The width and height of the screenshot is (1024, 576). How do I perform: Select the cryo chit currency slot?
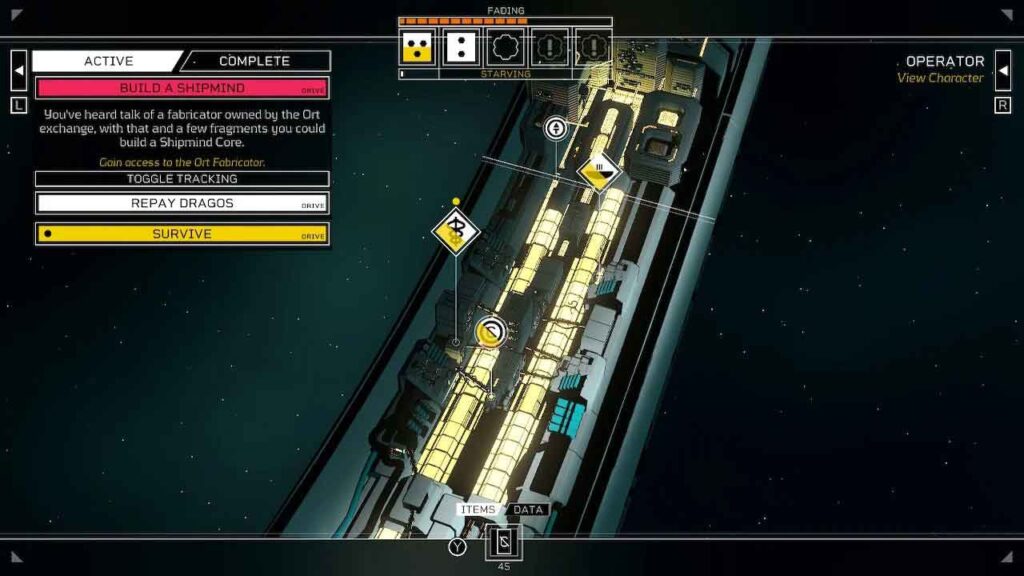(503, 543)
